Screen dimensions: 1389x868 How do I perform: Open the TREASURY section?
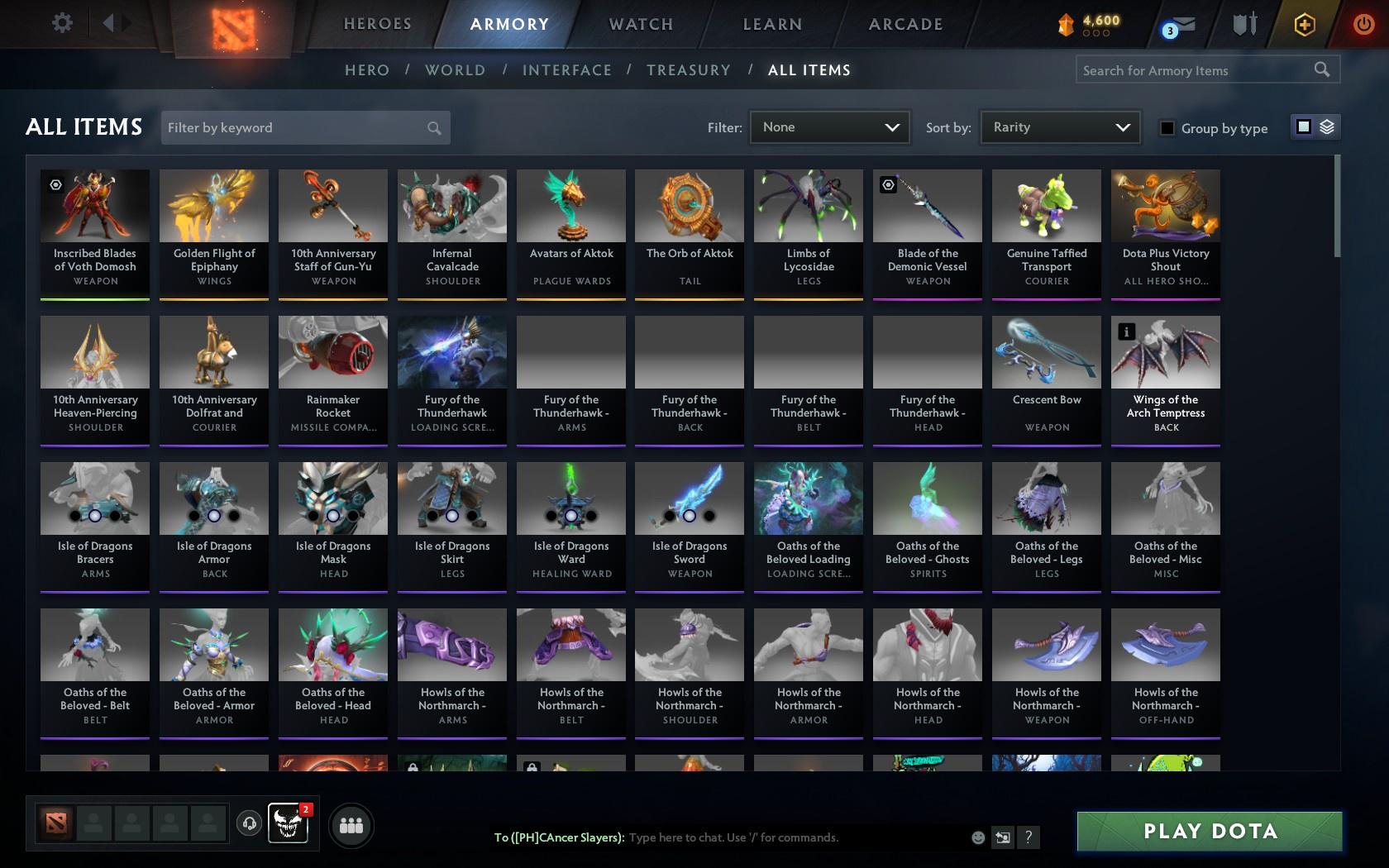tap(689, 70)
